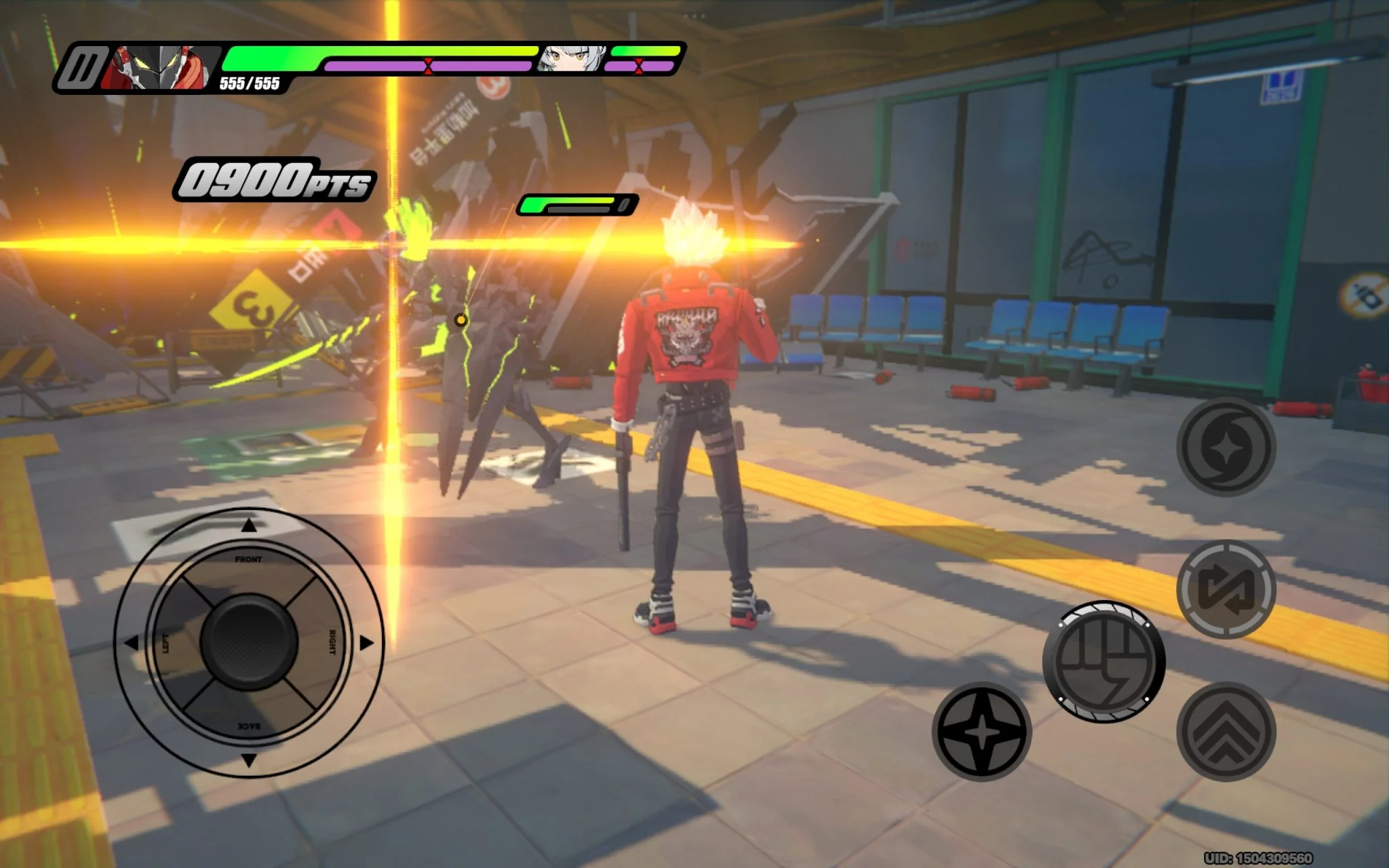Tap the LEFT arrow on the joystick
The height and width of the screenshot is (868, 1389).
pos(131,642)
